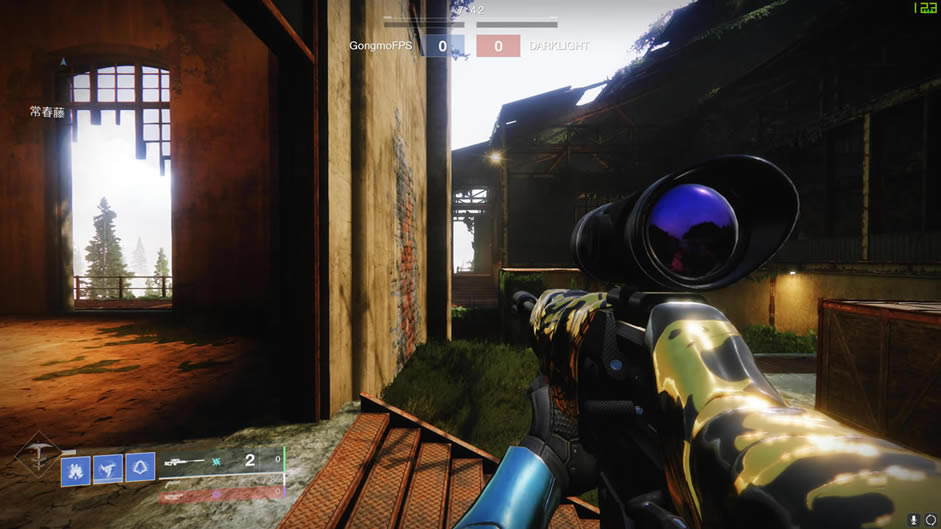The height and width of the screenshot is (529, 941).
Task: Use the grenade ability icon
Action: pyautogui.click(x=76, y=470)
